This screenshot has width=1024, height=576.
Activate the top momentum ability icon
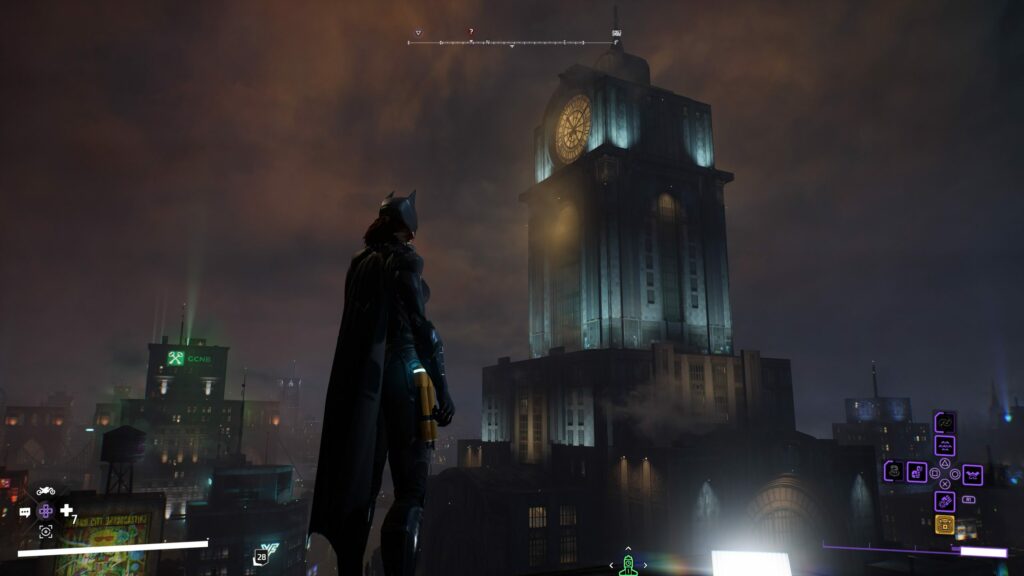point(944,422)
